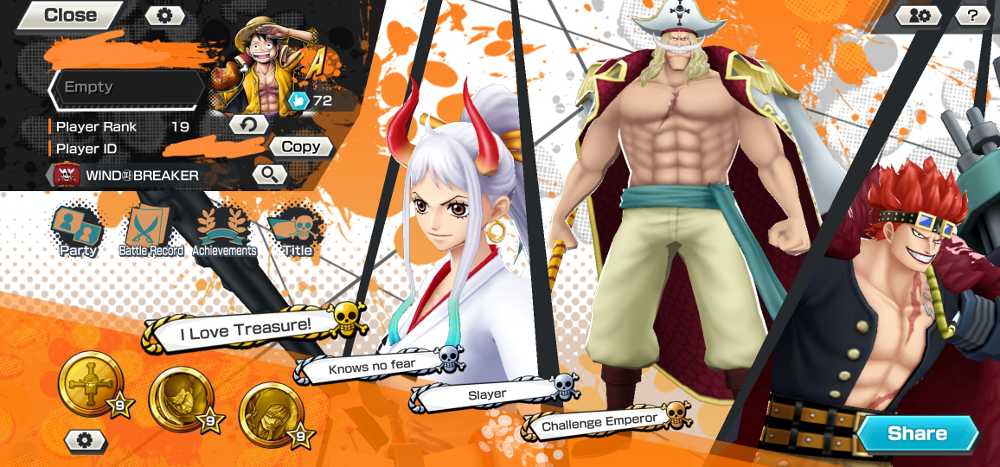
Task: Open settings via gear beside Close
Action: 165,15
